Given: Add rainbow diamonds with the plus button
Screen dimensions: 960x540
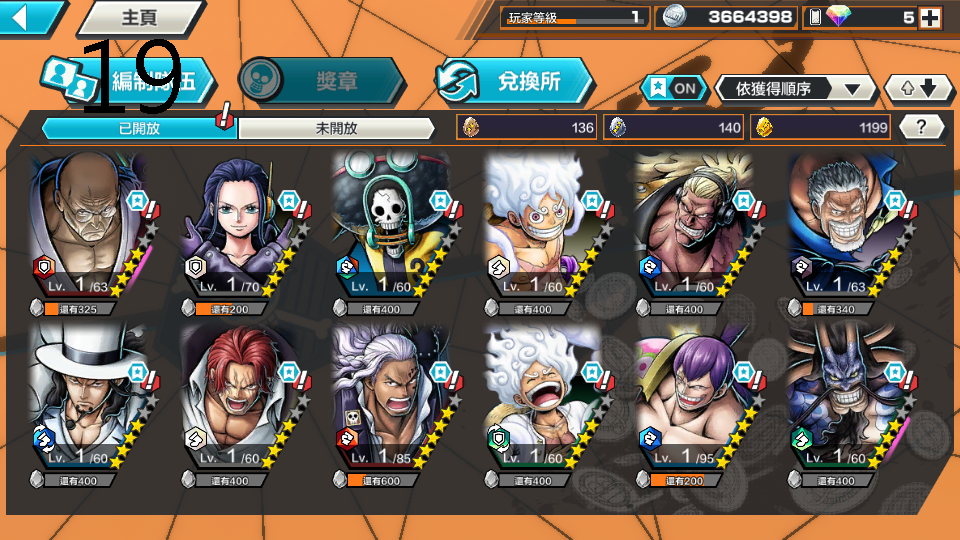Looking at the screenshot, I should [x=930, y=17].
